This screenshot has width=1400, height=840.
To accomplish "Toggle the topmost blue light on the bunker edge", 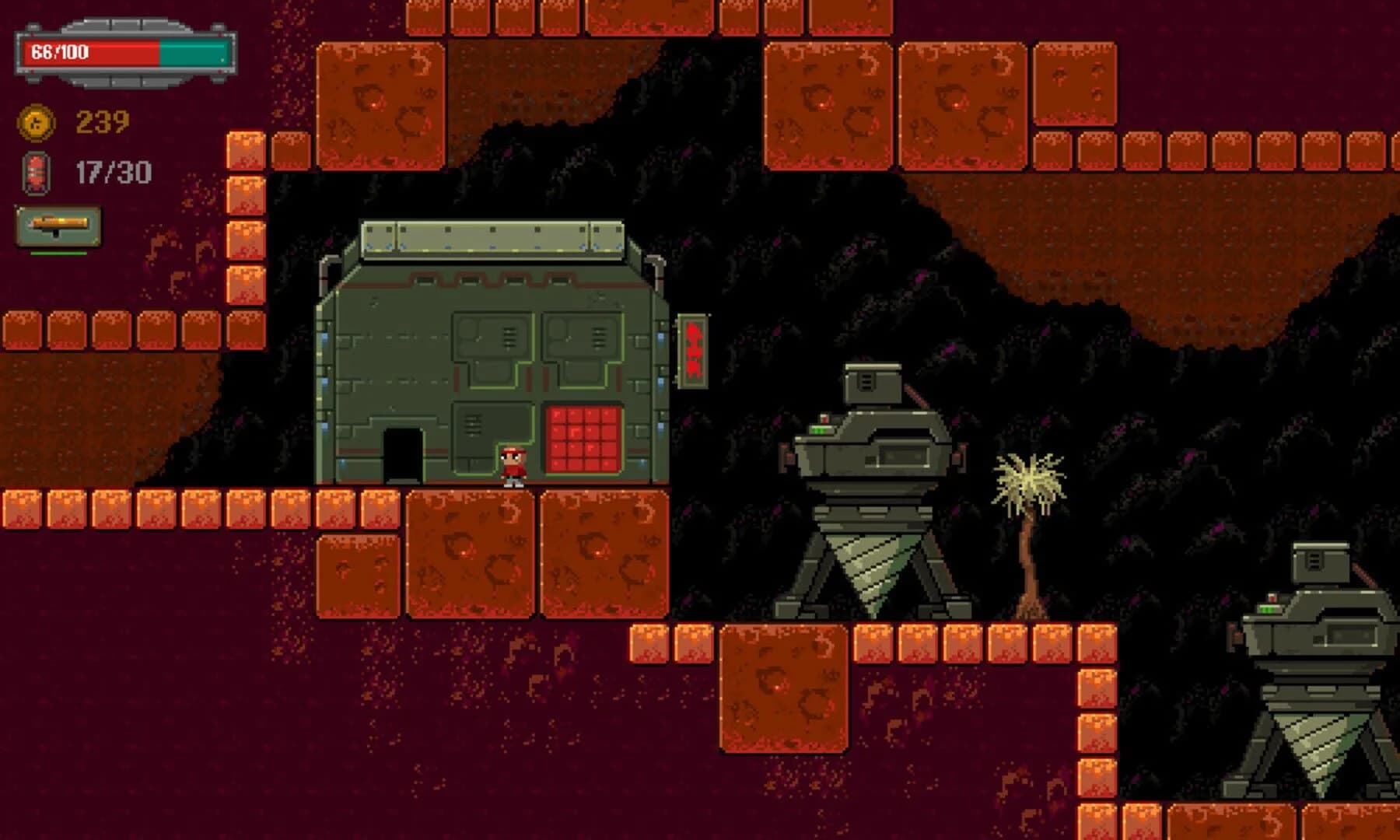I will [x=324, y=337].
